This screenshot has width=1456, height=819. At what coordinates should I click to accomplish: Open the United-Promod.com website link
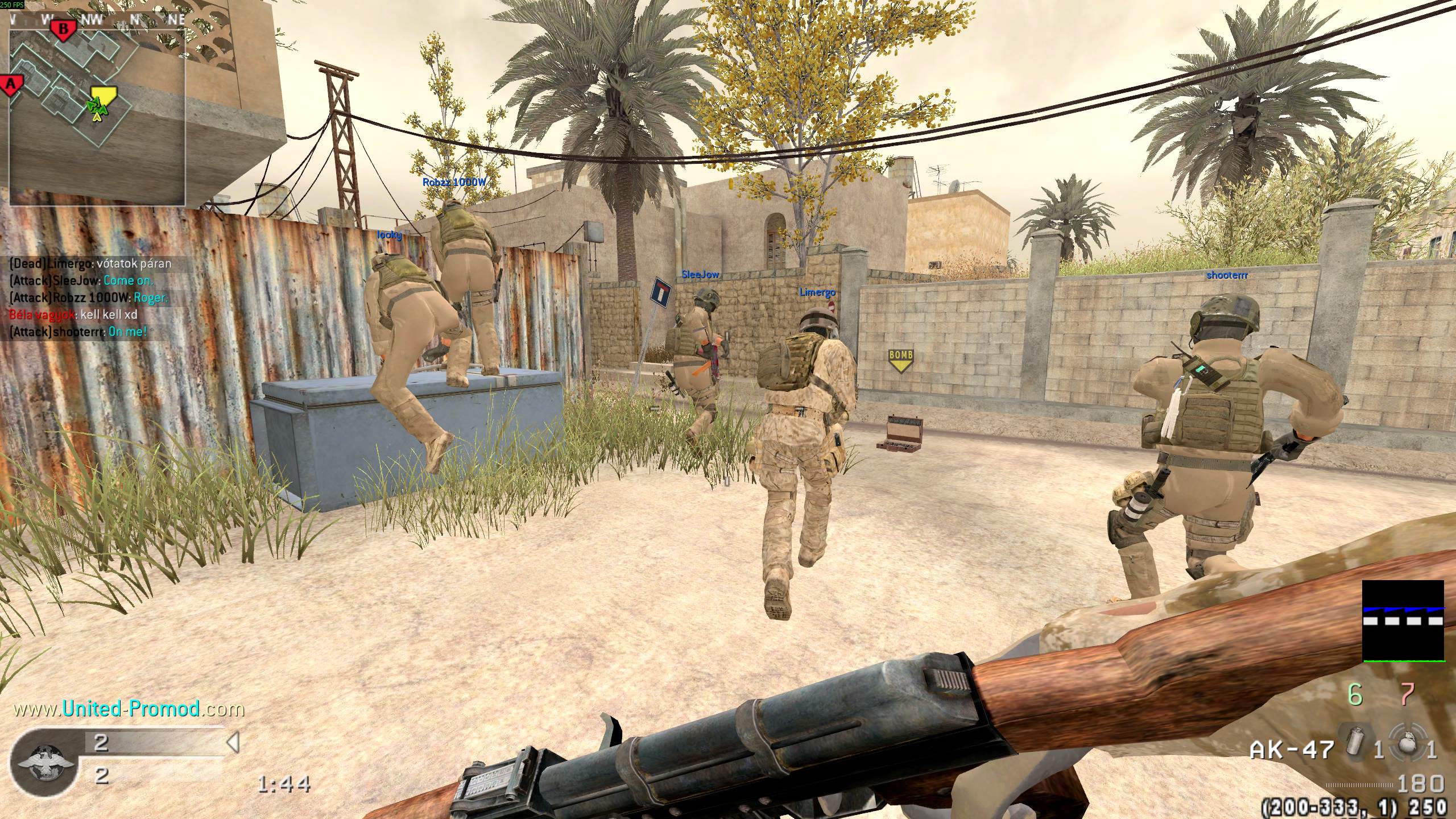pyautogui.click(x=129, y=709)
